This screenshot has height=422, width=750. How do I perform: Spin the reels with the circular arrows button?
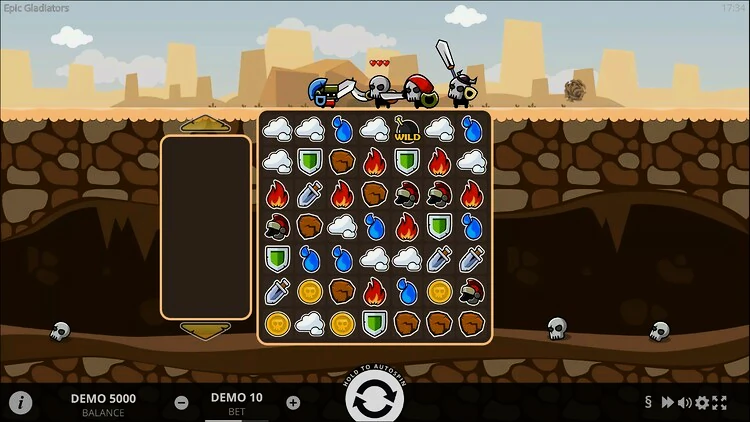tap(375, 402)
